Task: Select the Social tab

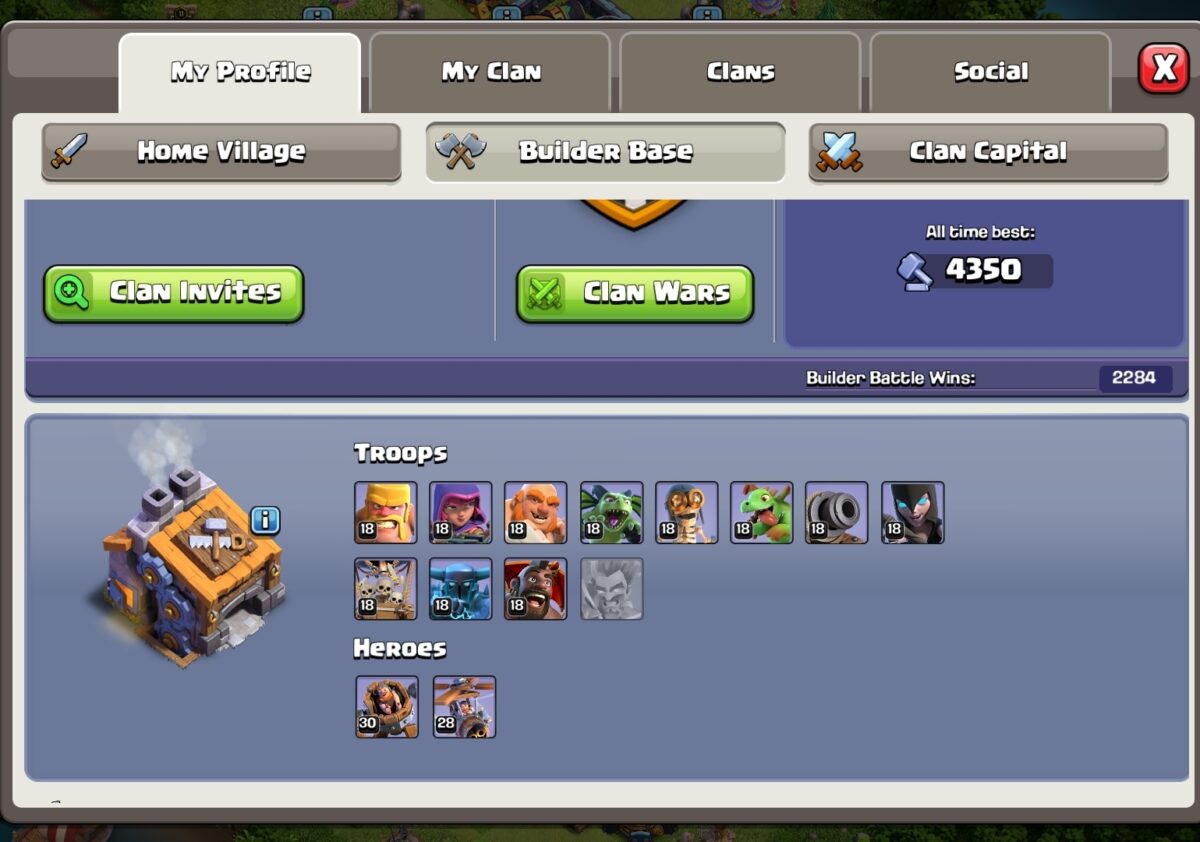Action: tap(990, 72)
